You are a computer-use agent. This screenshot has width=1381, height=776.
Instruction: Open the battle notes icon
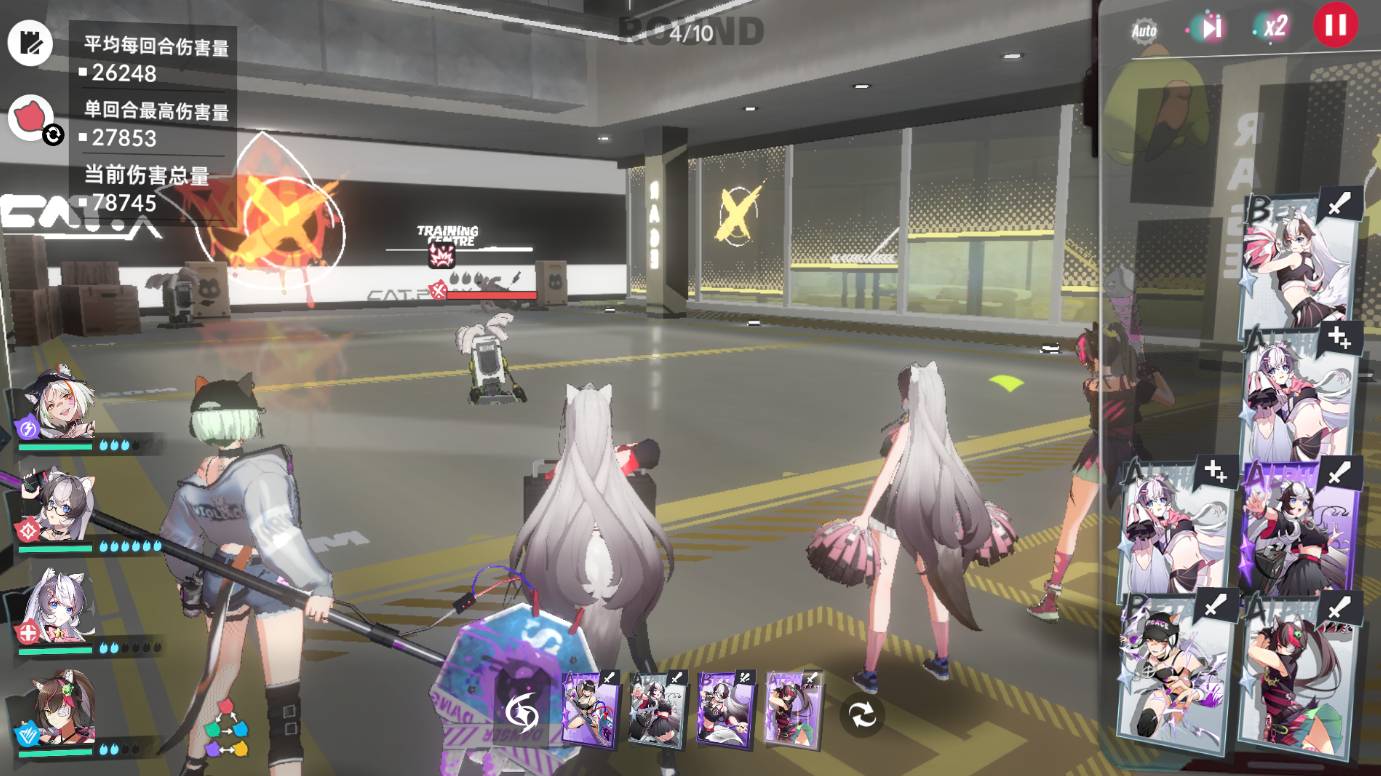point(30,41)
